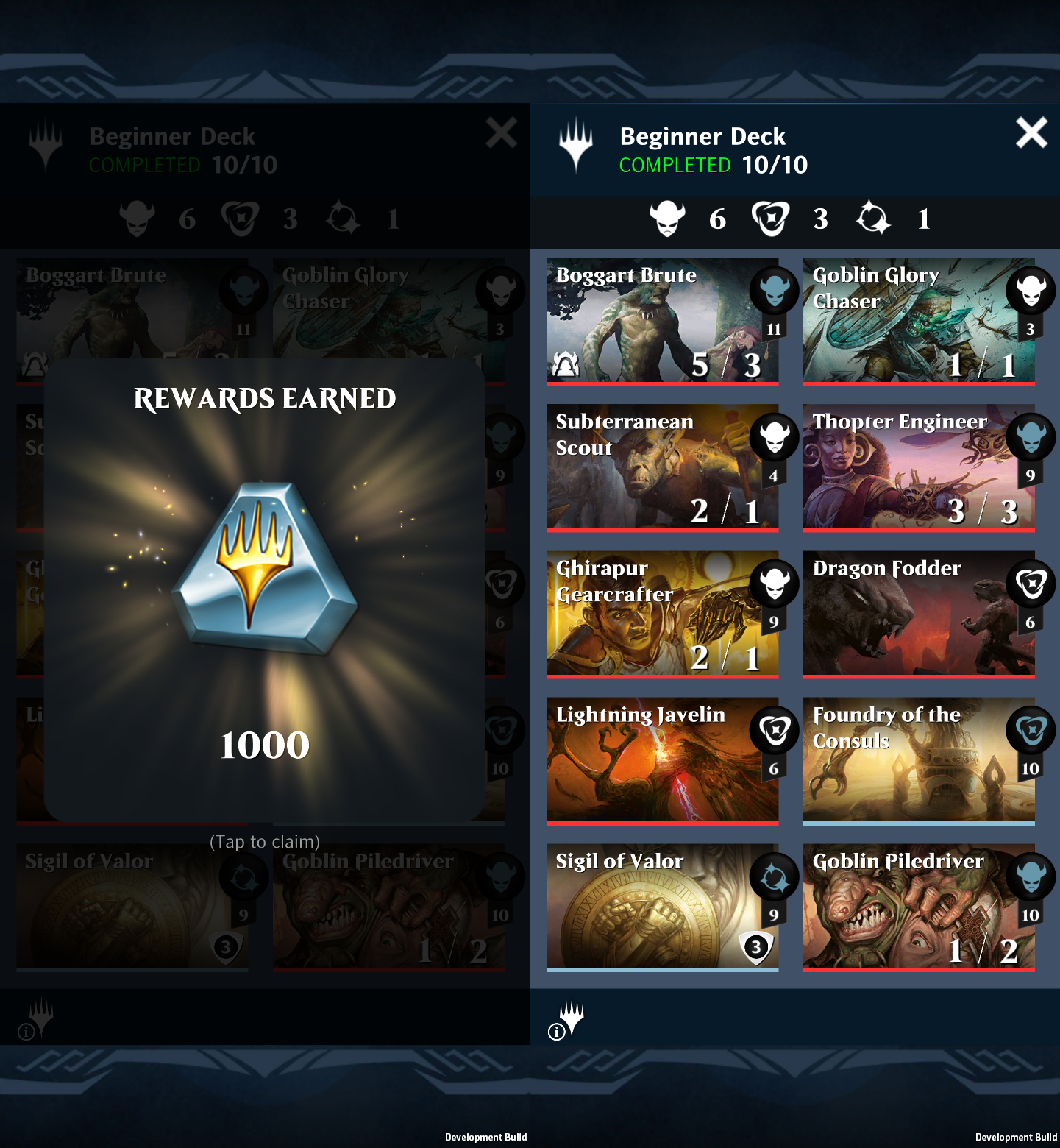Select the Boggart Brute card

(x=662, y=320)
